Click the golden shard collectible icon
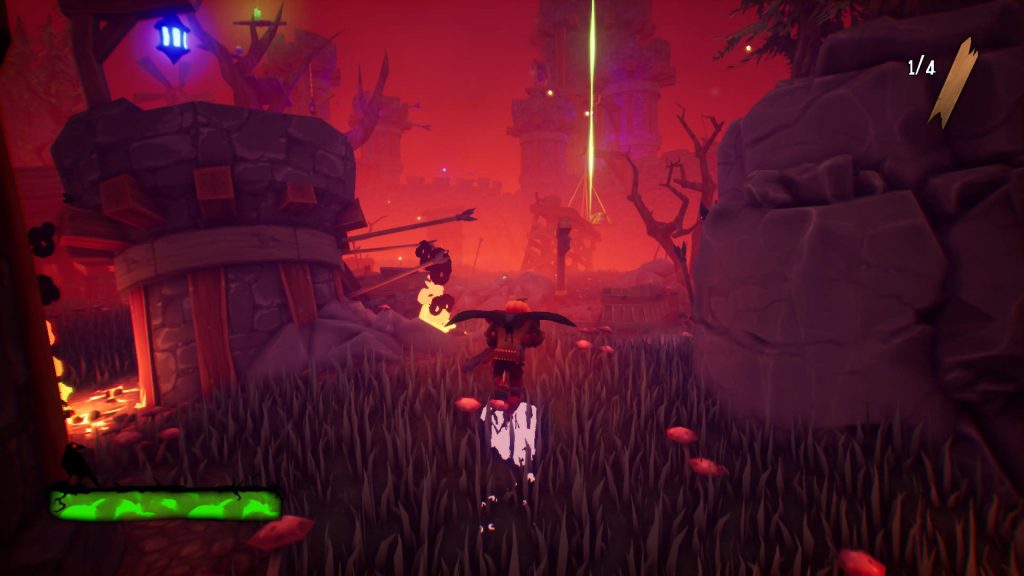Screen dimensions: 1024x576 click(x=952, y=82)
